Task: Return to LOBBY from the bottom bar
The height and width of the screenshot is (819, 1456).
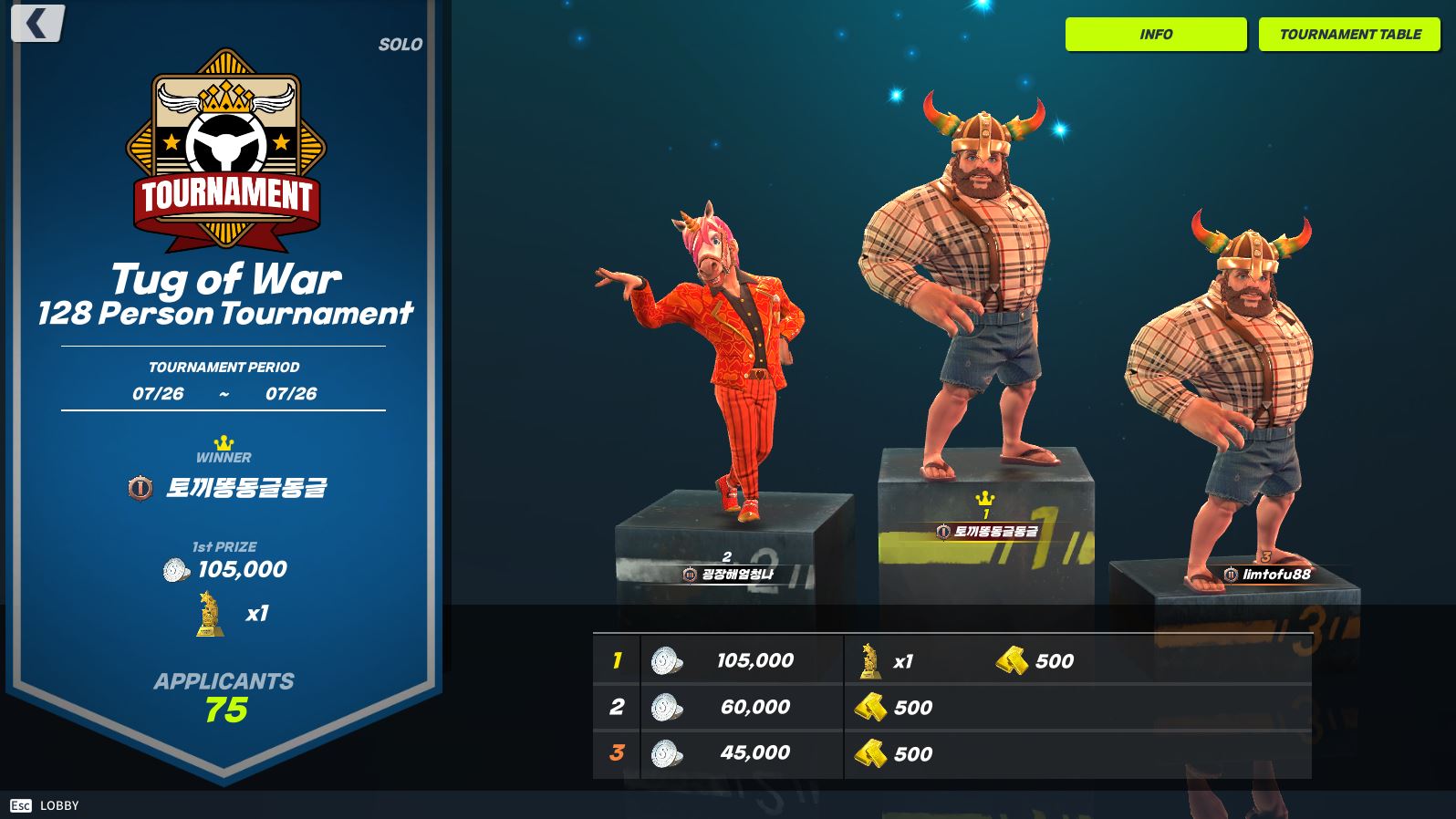Action: 46,805
